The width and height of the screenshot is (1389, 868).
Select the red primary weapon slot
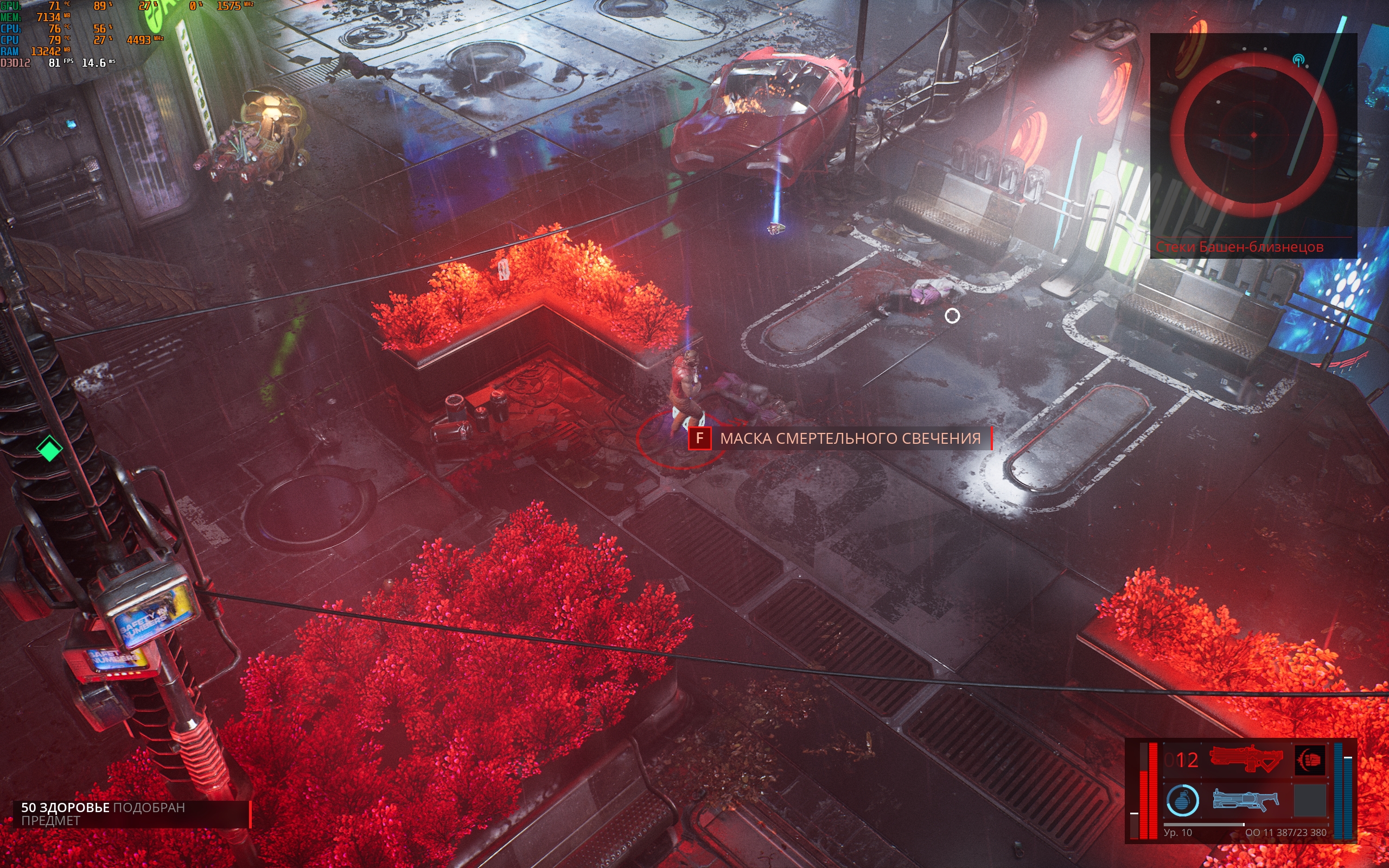pos(1246,759)
